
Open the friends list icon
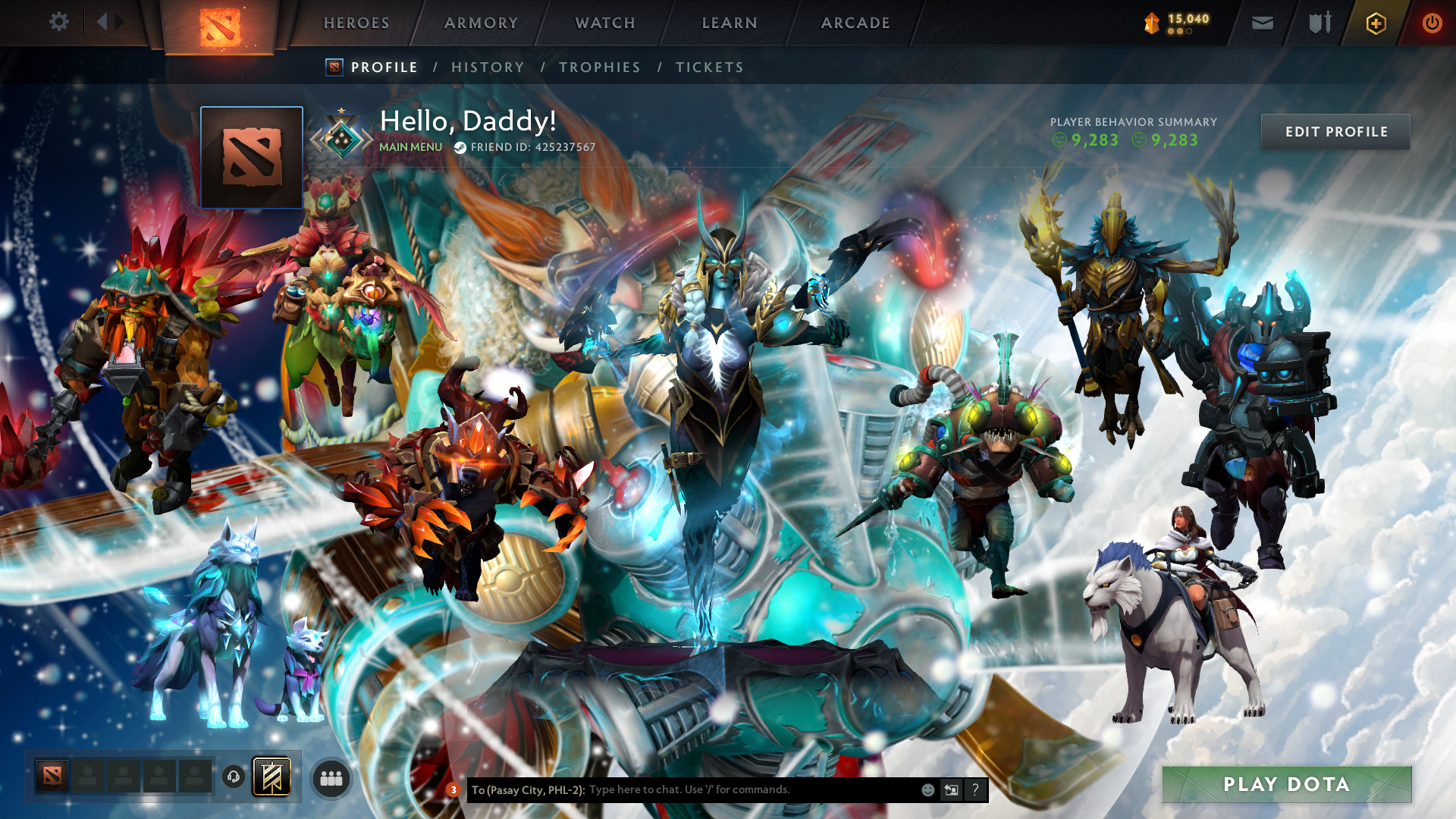click(x=331, y=778)
